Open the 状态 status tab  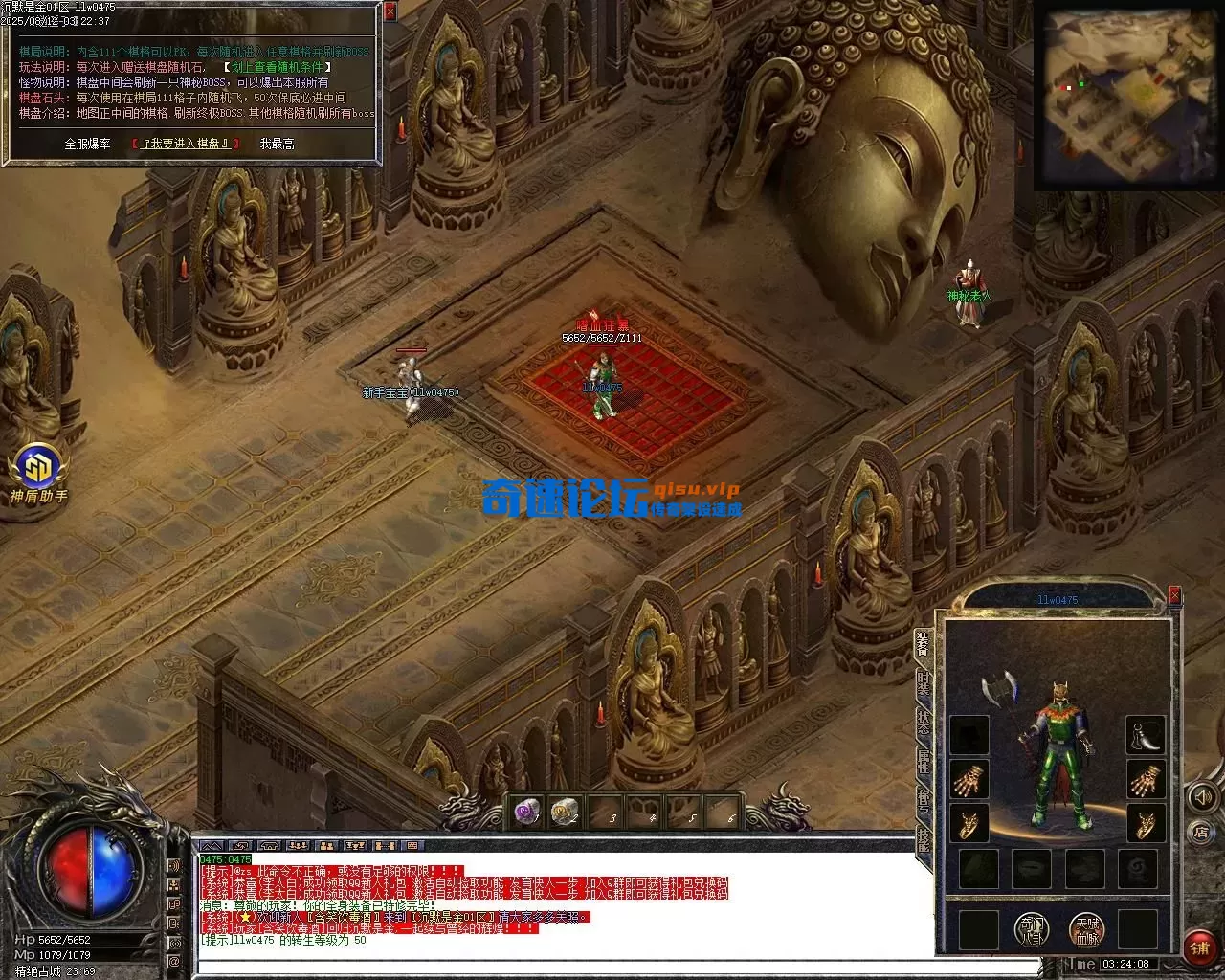924,723
